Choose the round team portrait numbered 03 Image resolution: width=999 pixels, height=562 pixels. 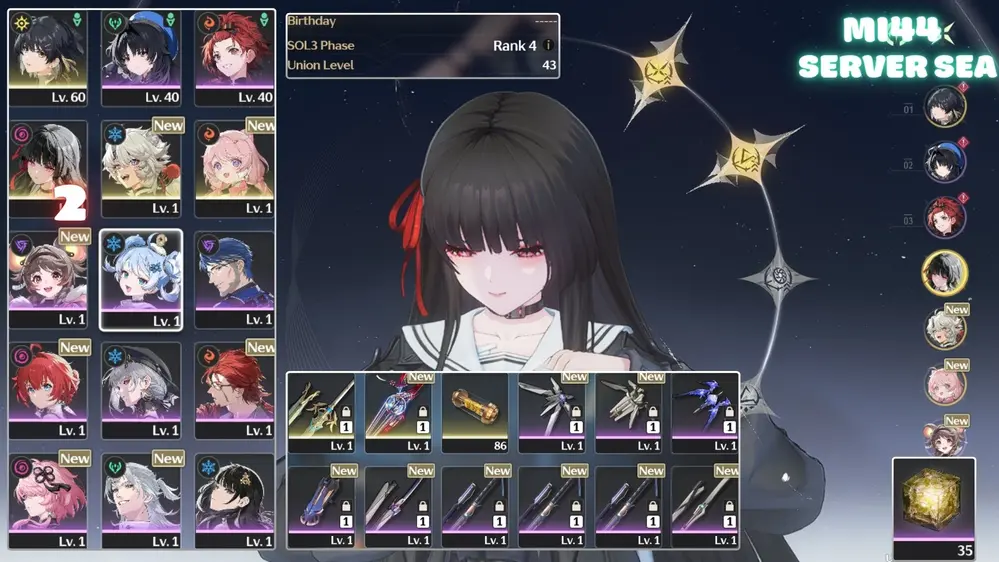coord(944,219)
